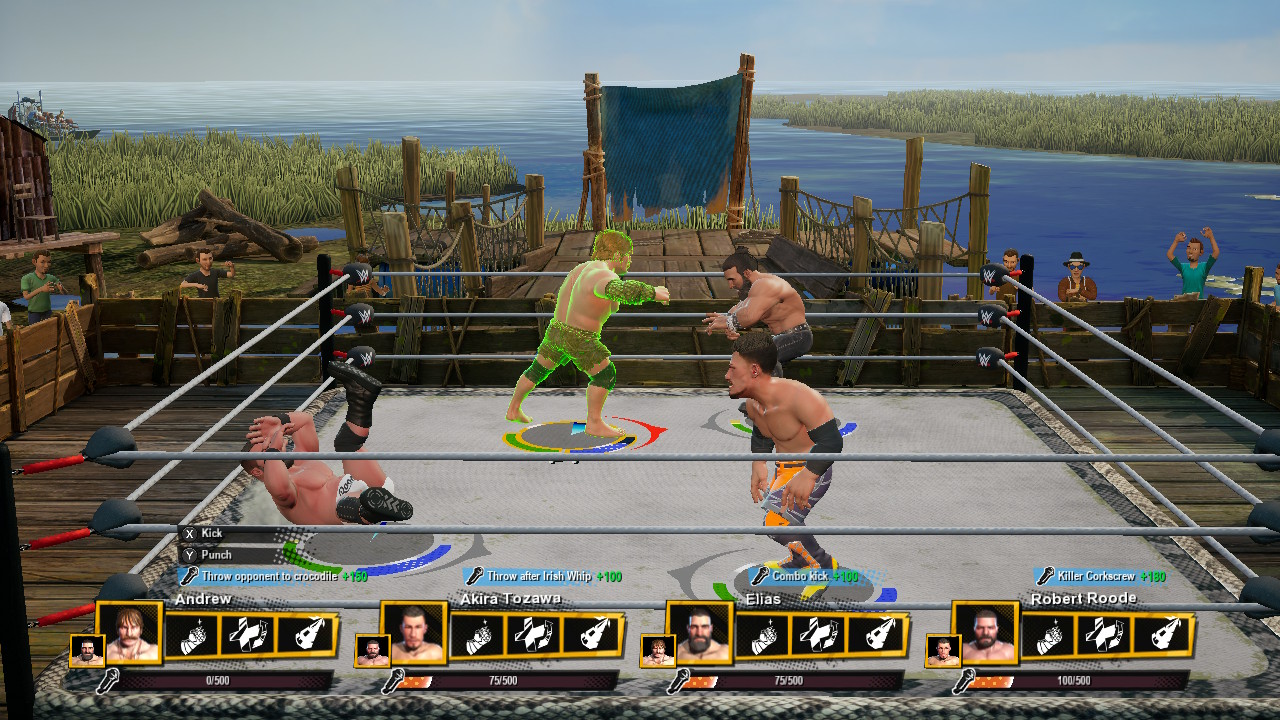Trigger Elias's fist power-up icon

763,636
